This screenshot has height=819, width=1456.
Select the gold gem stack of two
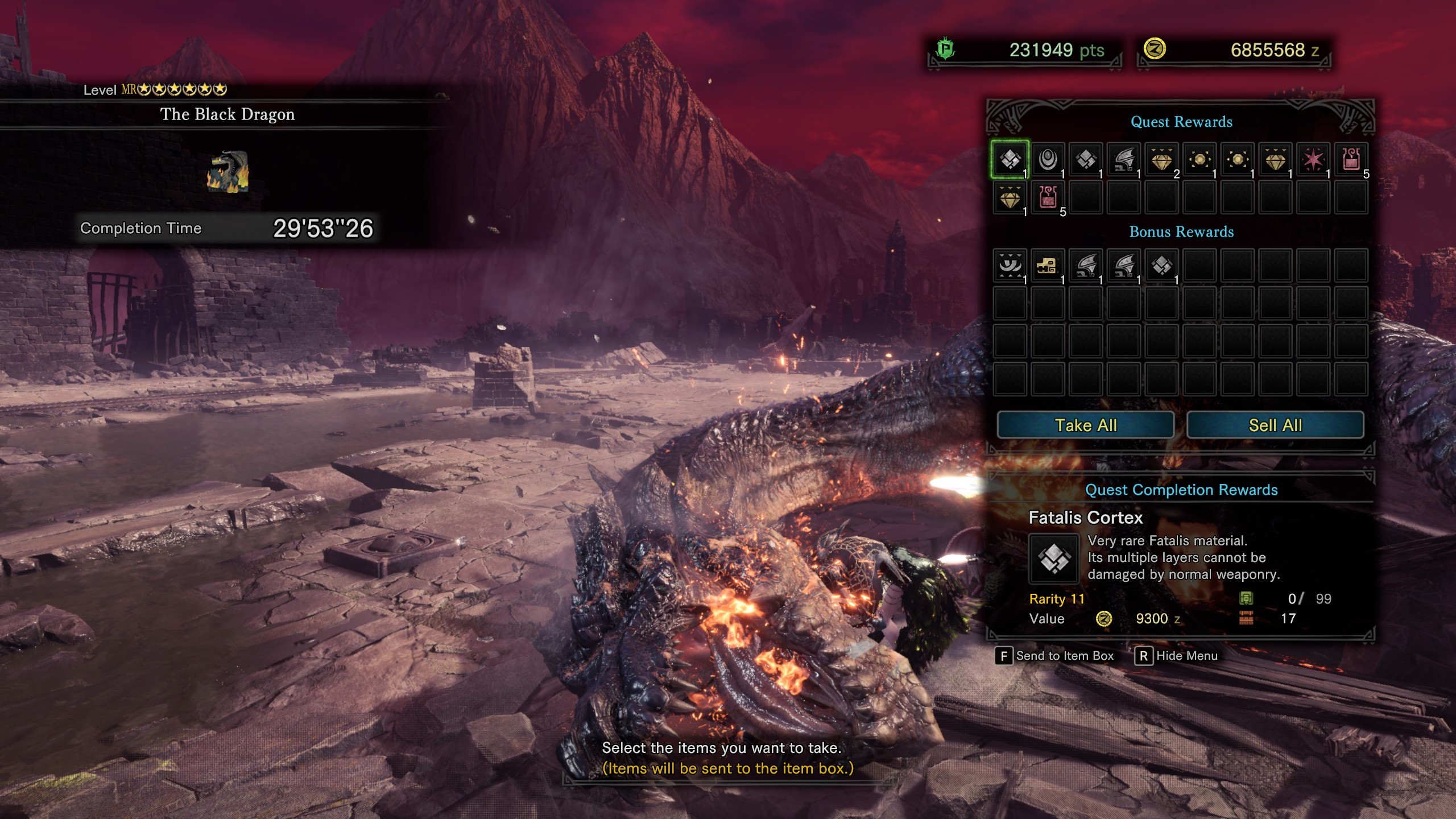(x=1161, y=160)
